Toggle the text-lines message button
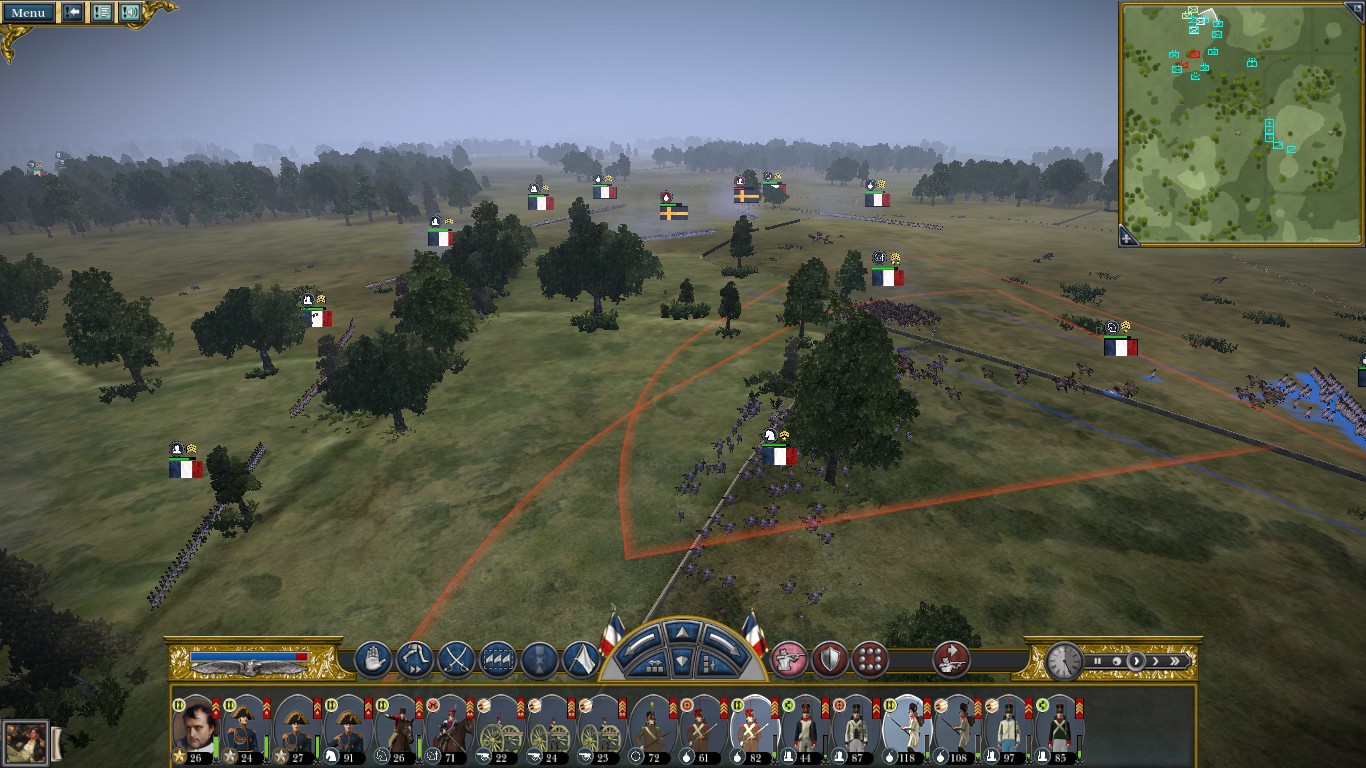The image size is (1366, 768). 102,13
